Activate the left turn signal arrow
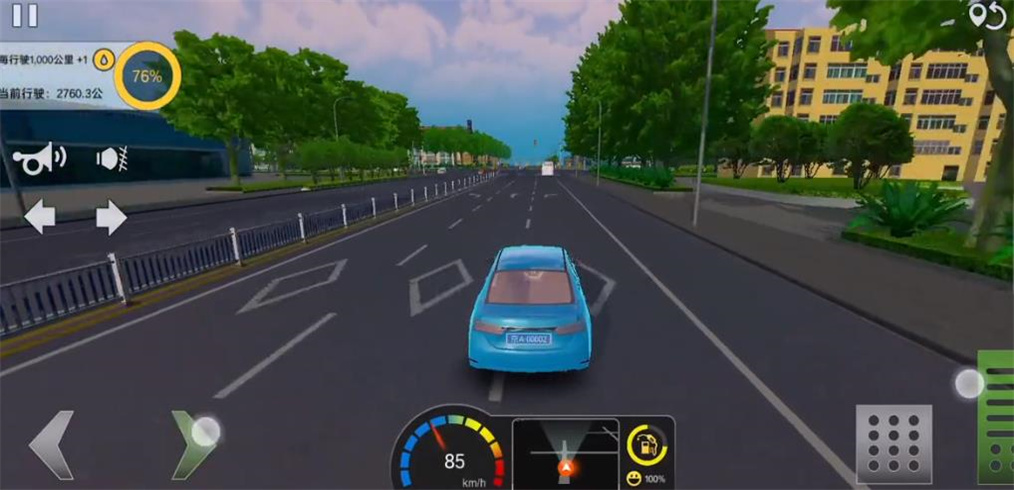Image resolution: width=1014 pixels, height=490 pixels. tap(40, 217)
